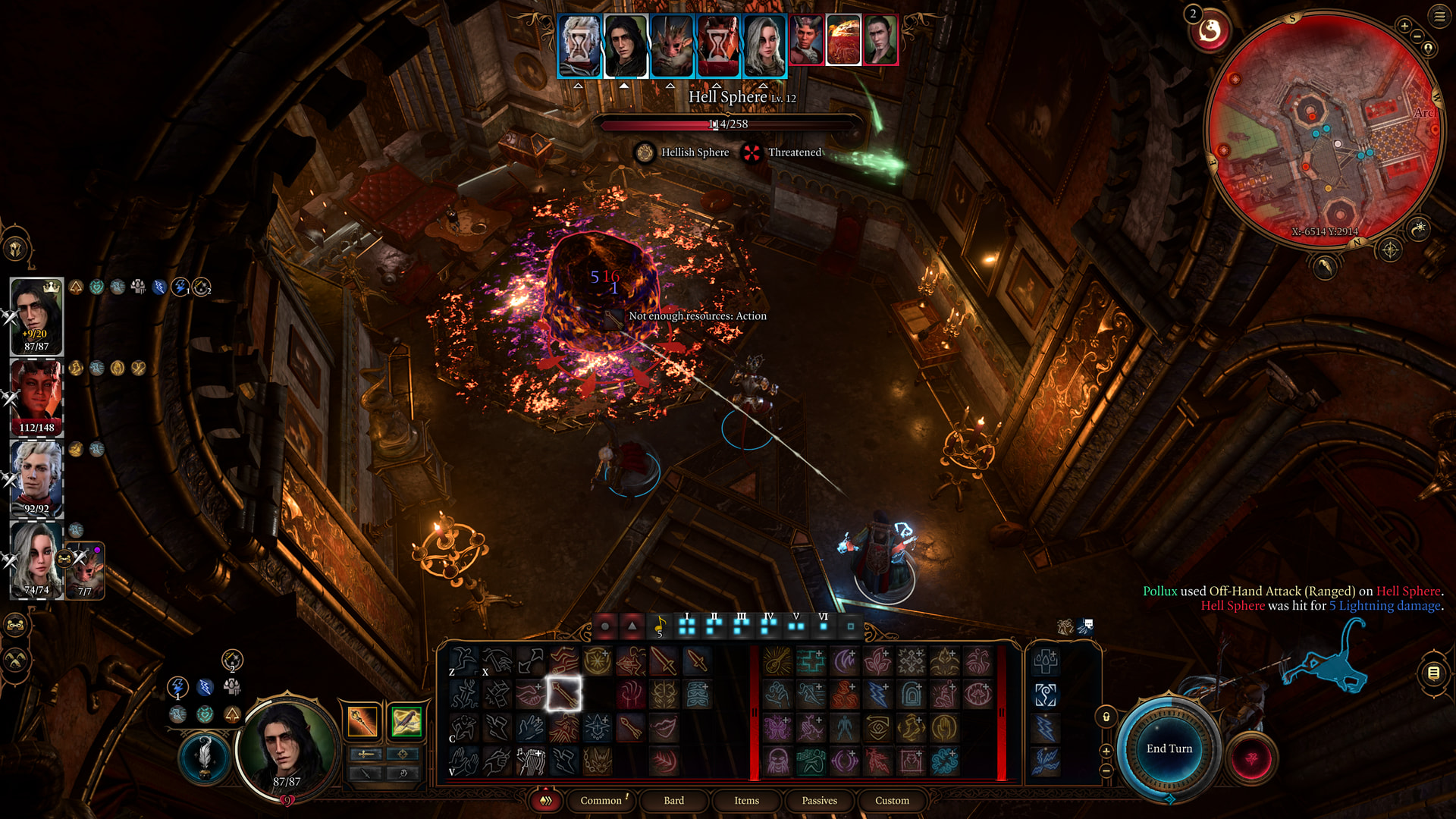Select the Custom hotbar tab
1456x819 pixels.
pyautogui.click(x=892, y=800)
